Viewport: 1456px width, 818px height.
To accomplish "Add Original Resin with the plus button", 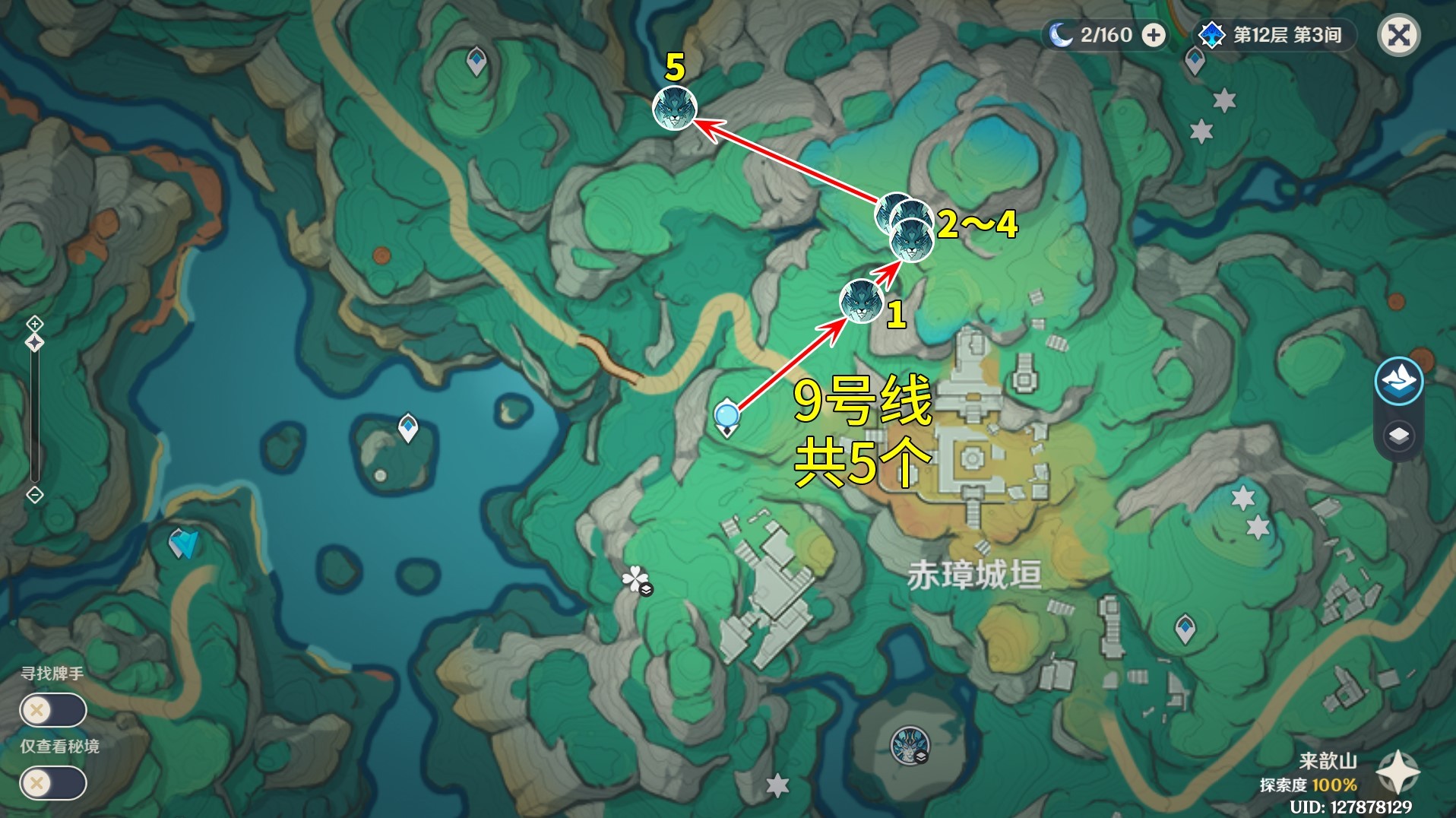I will [x=1154, y=35].
